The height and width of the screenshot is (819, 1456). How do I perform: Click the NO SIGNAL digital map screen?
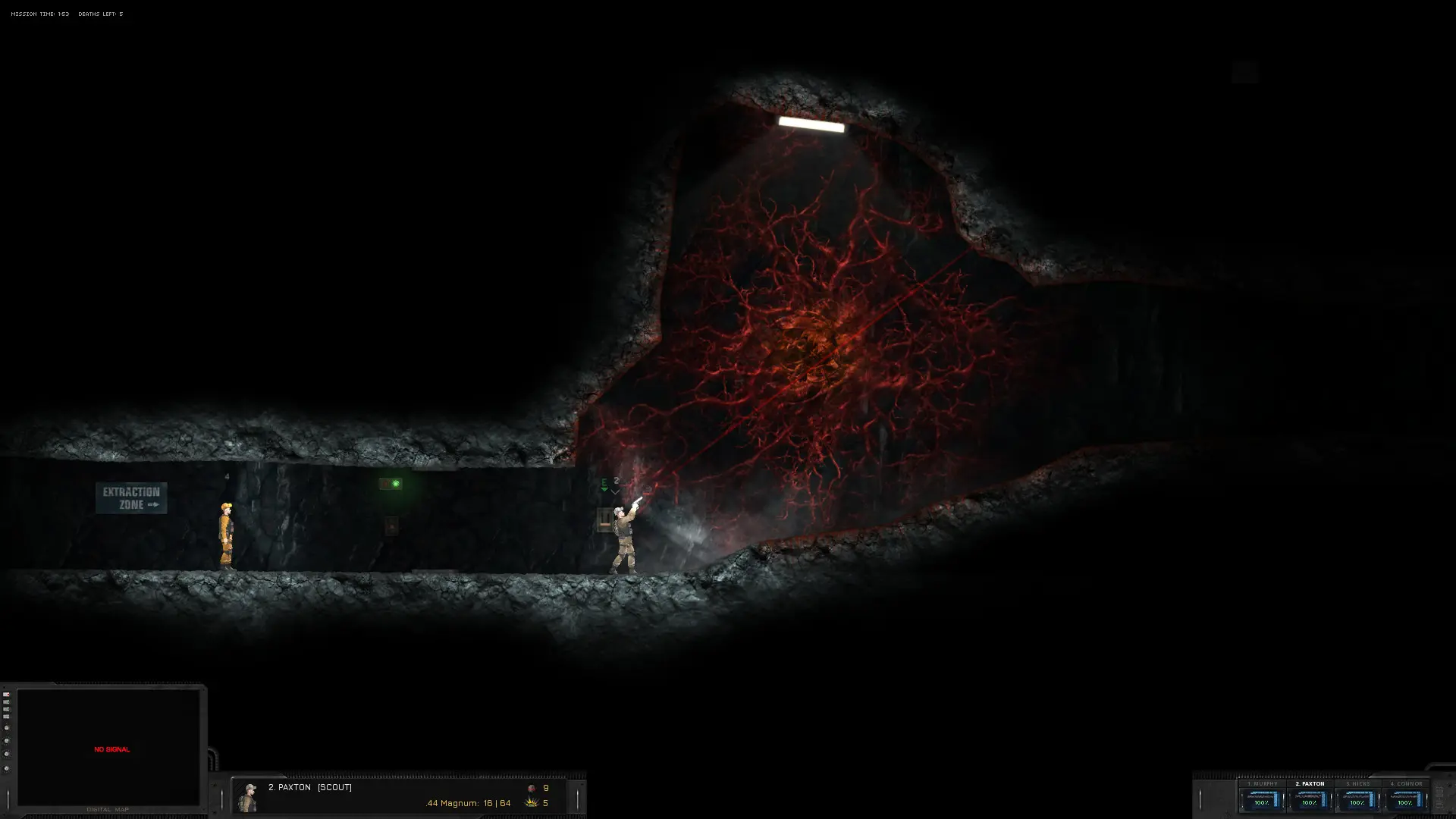111,749
